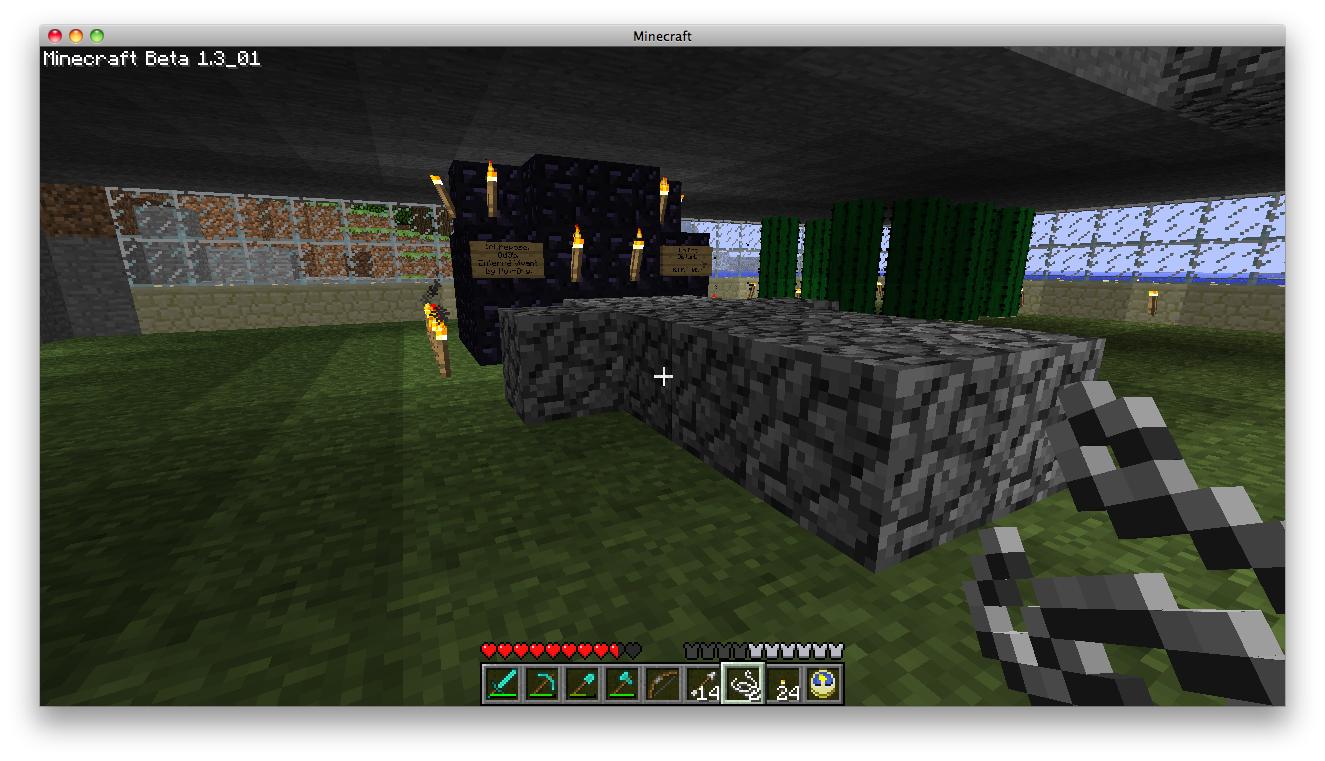Equip the bow from the hotbar
This screenshot has height=761, width=1325.
pyautogui.click(x=662, y=684)
